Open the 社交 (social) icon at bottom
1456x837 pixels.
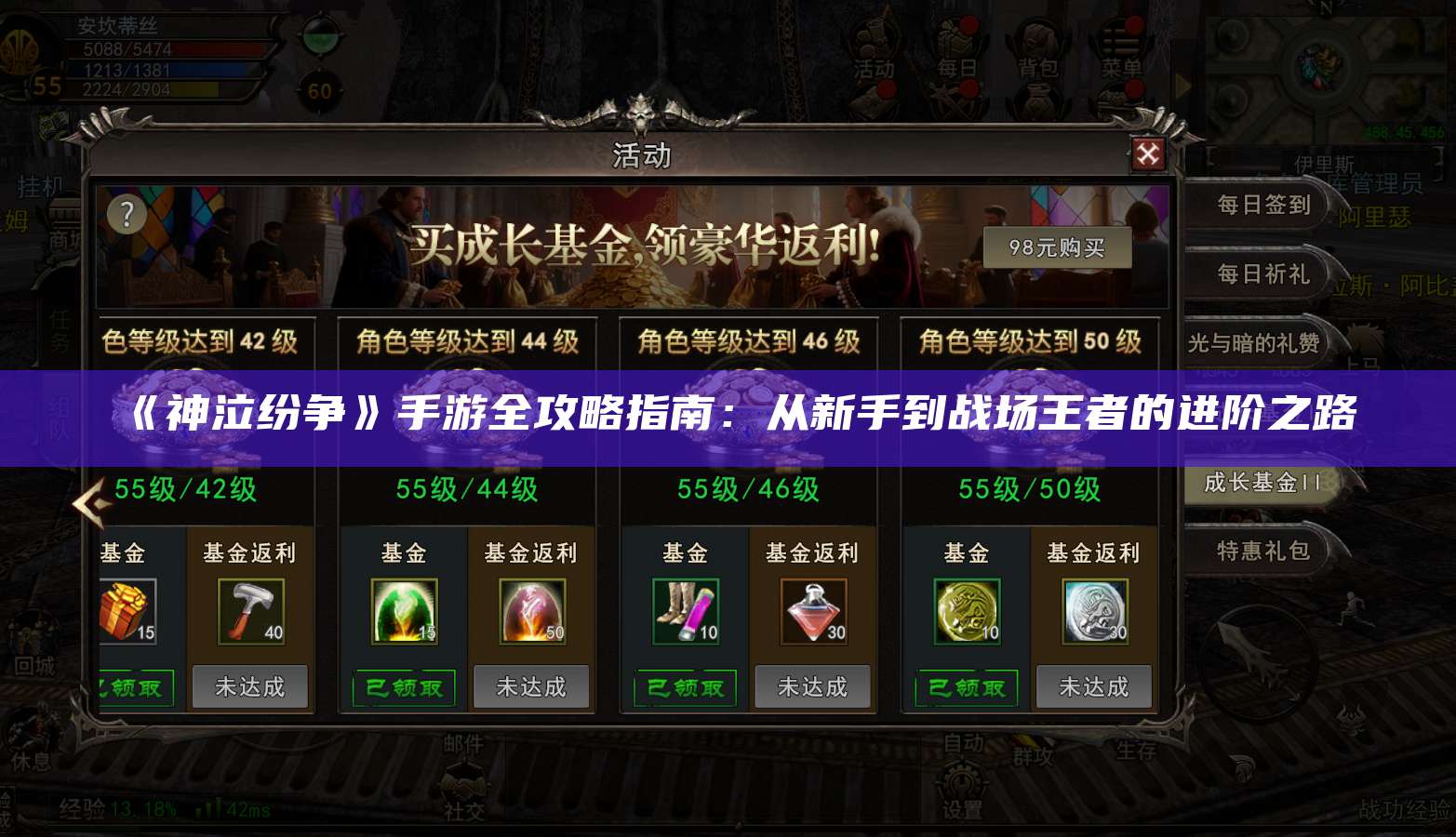pos(463,790)
